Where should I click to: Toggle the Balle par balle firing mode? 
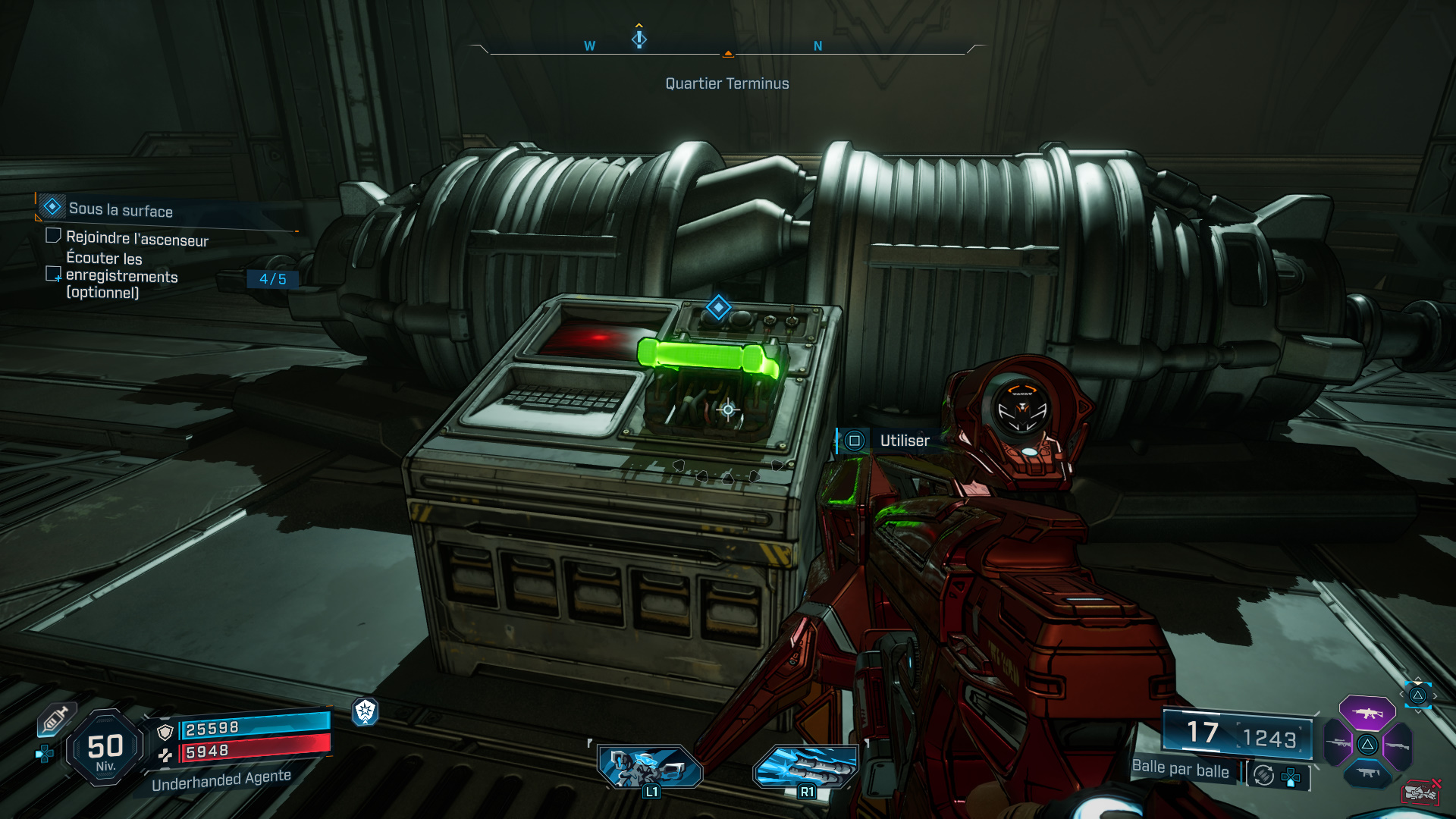point(1180,769)
